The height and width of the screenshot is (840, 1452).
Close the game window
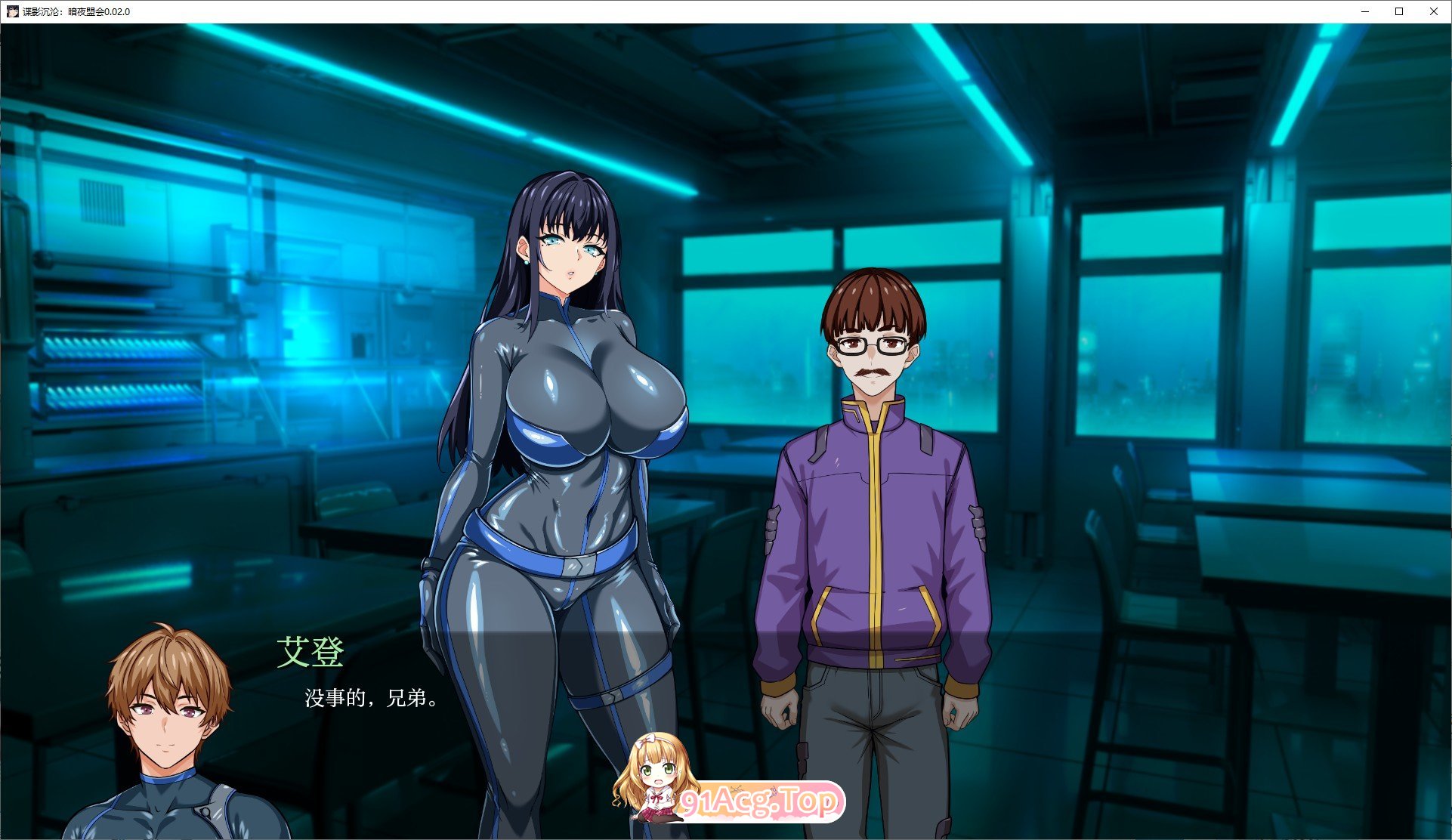coord(1434,11)
